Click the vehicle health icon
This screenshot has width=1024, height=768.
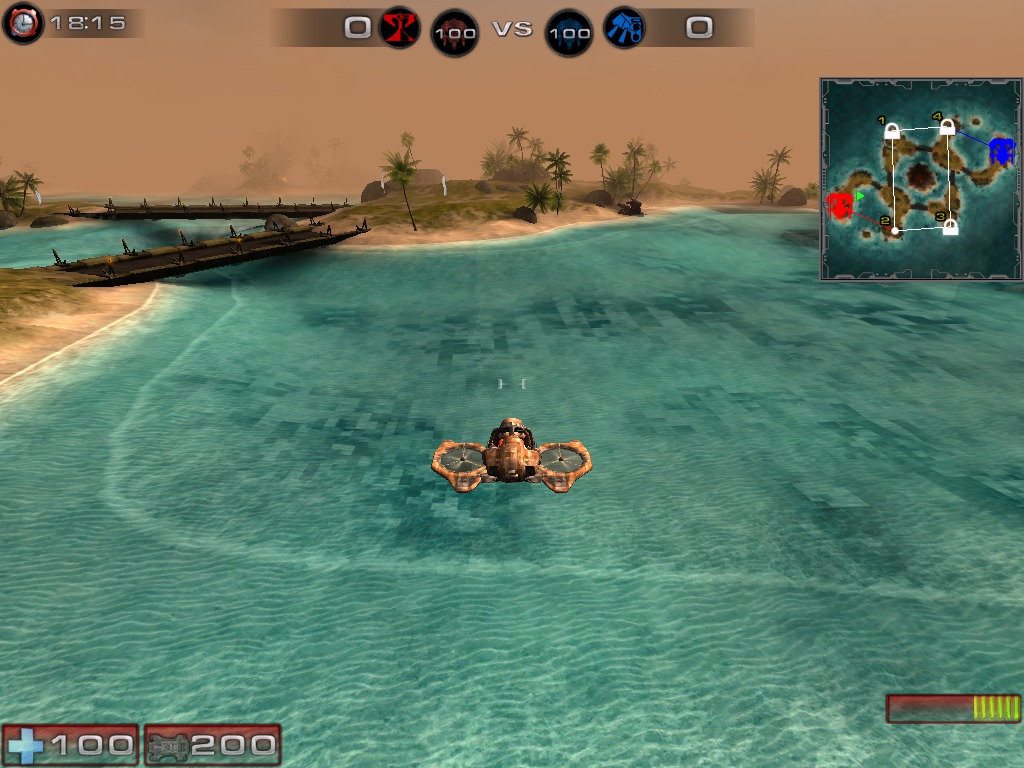click(166, 745)
